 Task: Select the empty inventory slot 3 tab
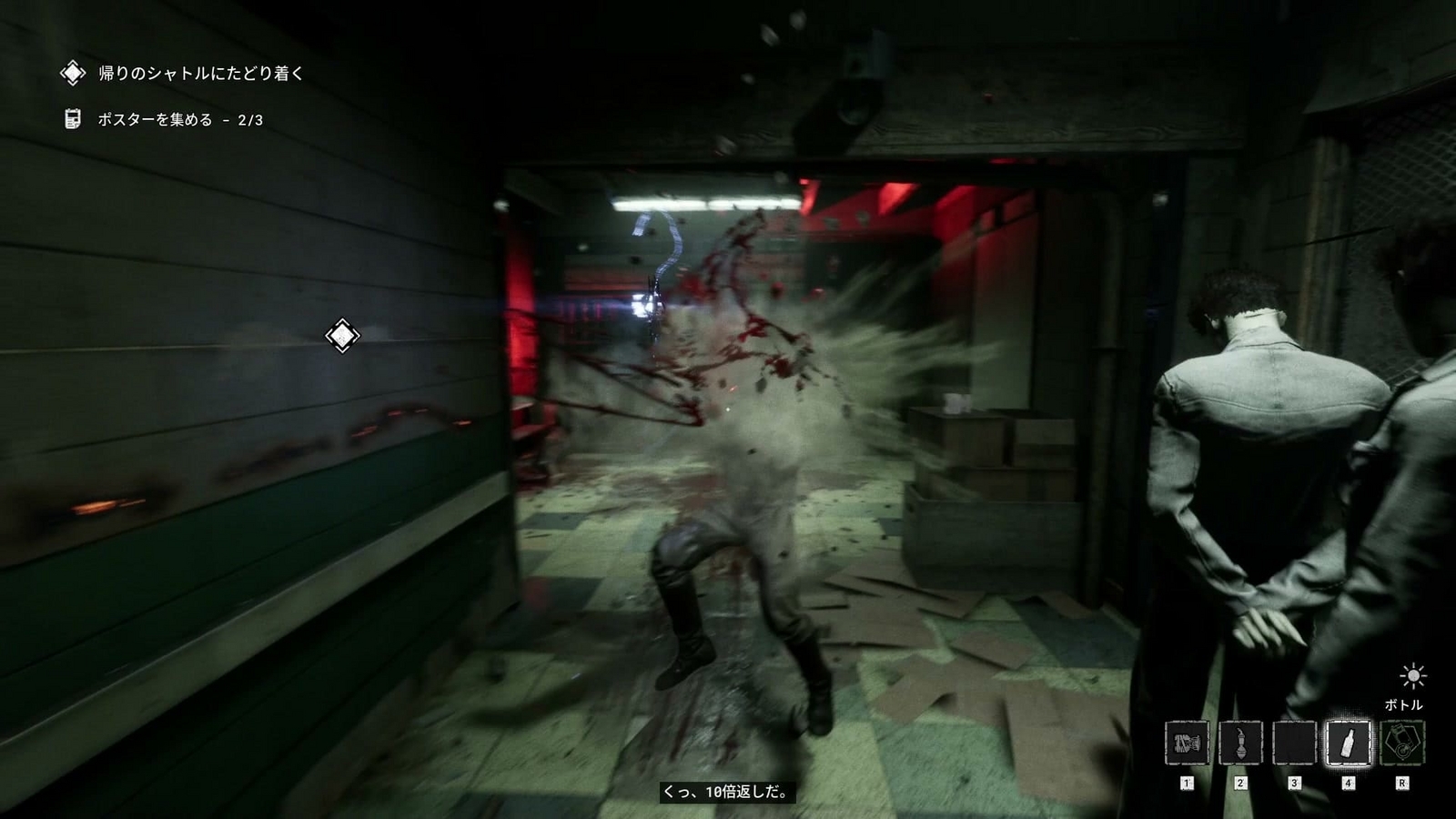1295,743
